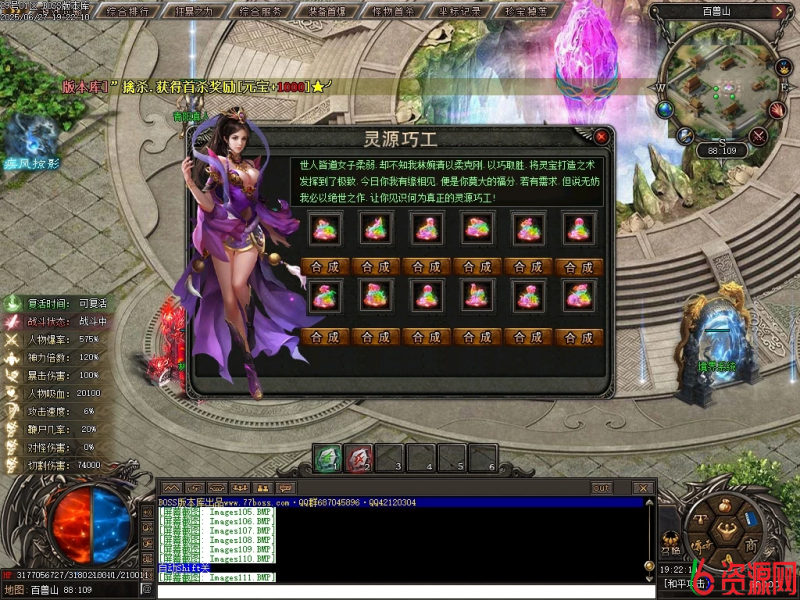Screen dimensions: 800x600
Task: Open the 行会之力 menu
Action: [197, 12]
